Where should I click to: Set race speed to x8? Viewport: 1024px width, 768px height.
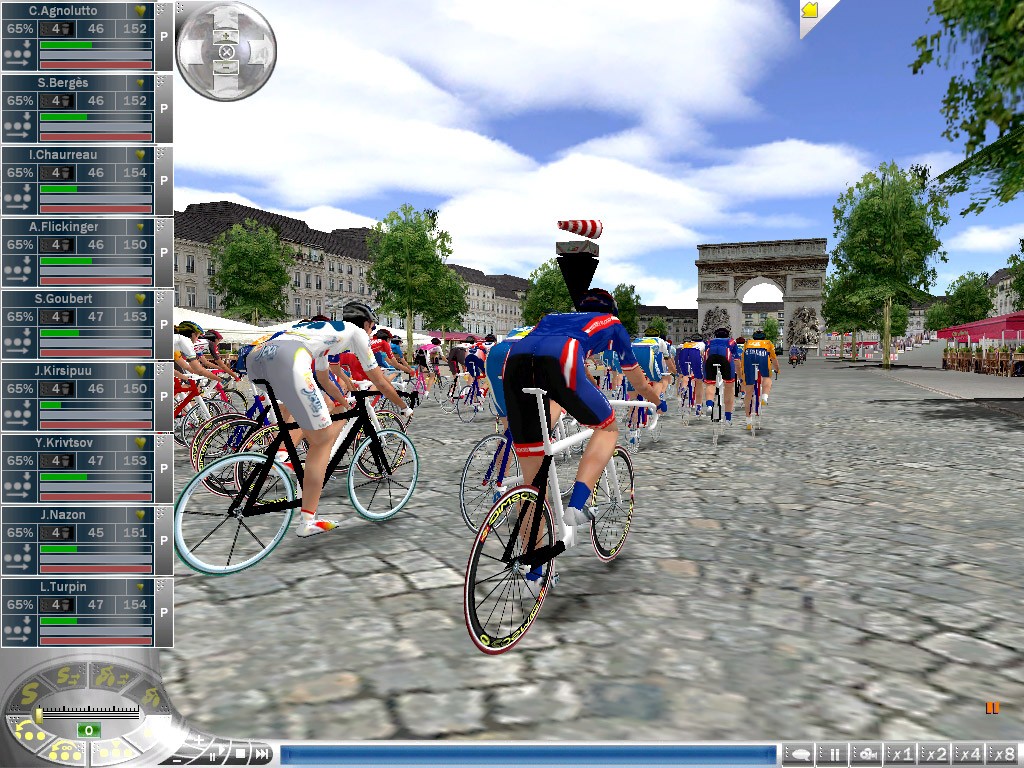(1004, 754)
